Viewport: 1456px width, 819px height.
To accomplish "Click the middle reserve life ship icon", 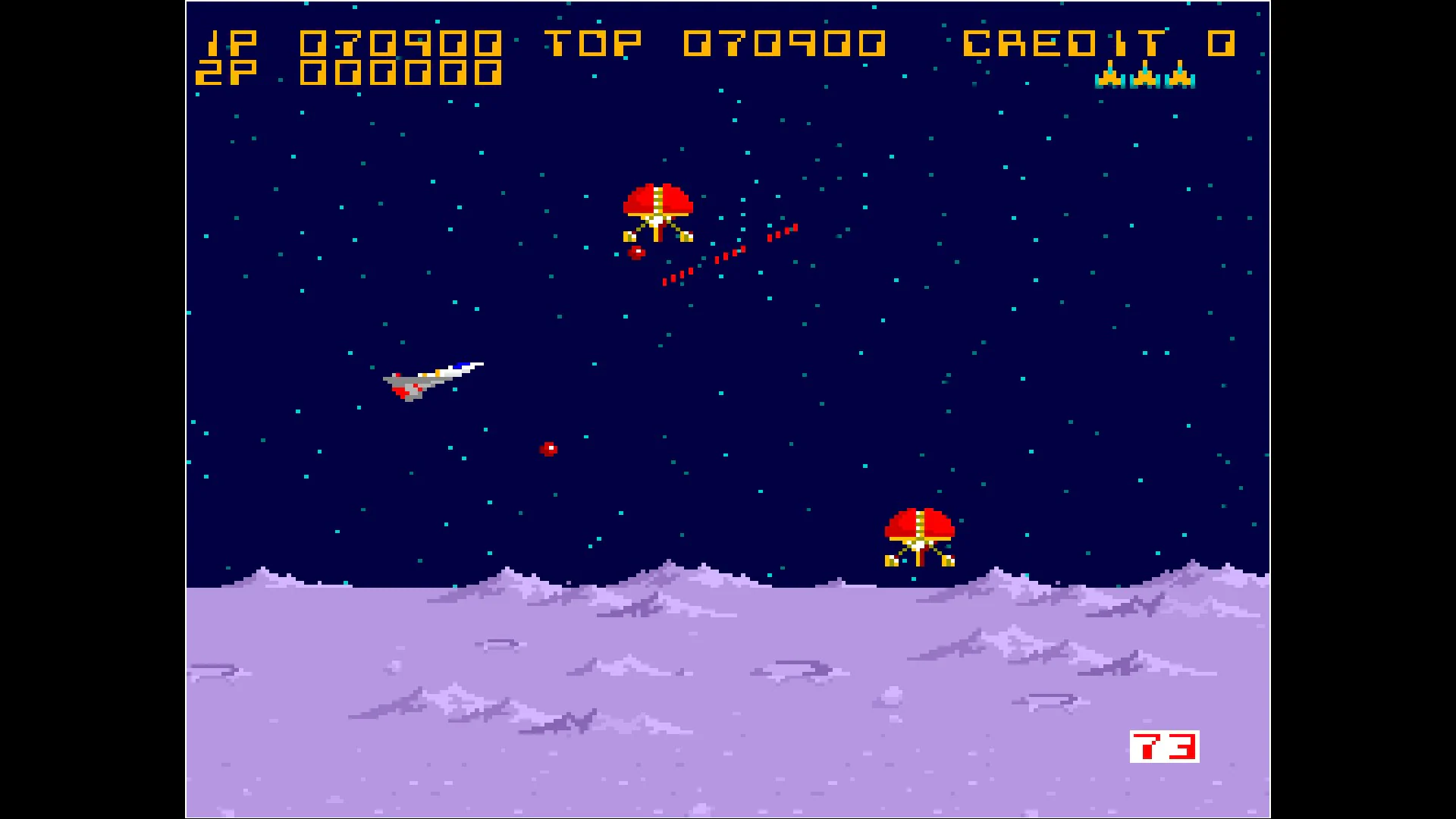I will [x=1144, y=80].
